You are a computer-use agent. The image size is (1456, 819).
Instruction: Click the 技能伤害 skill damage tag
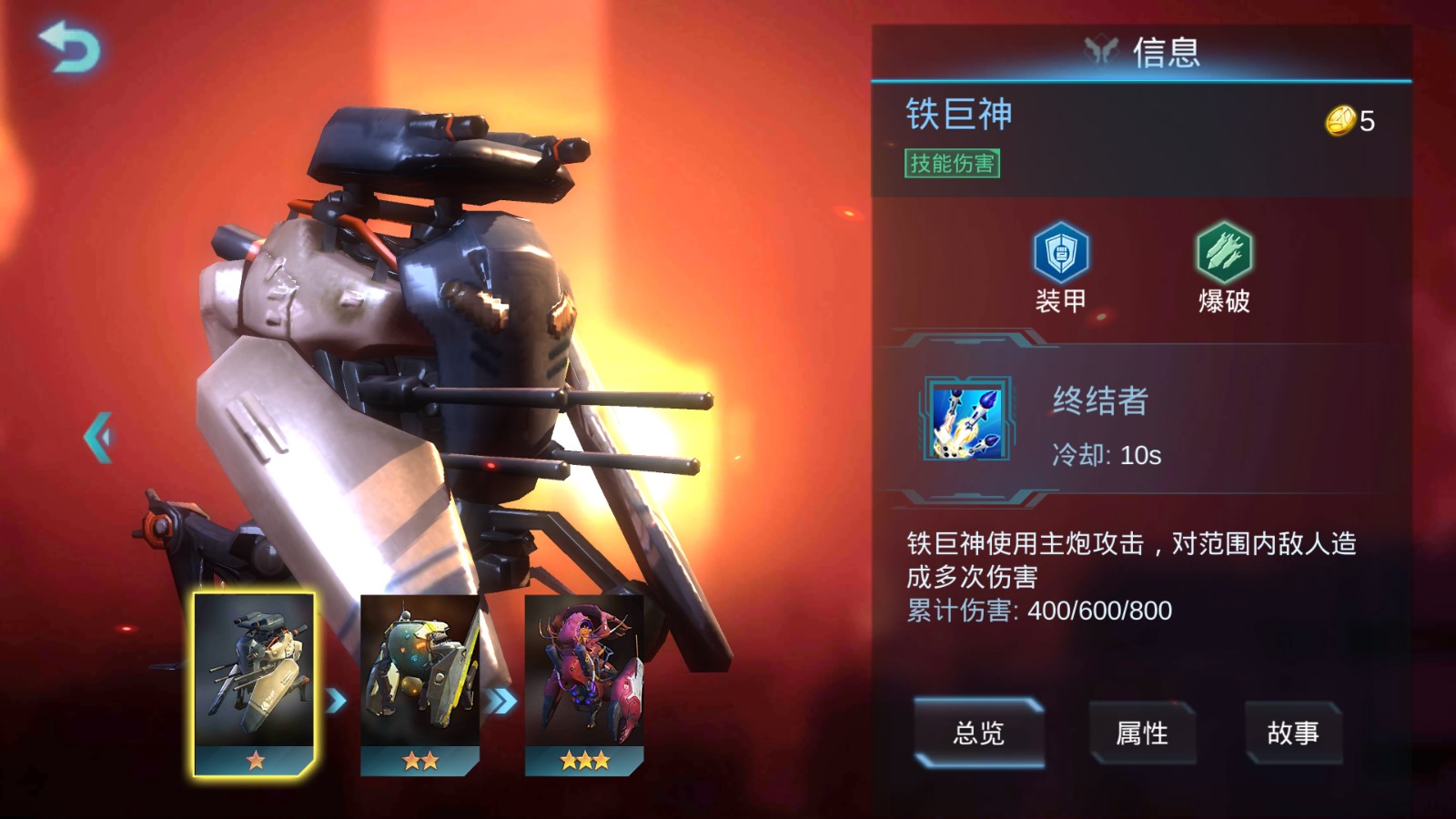(952, 164)
